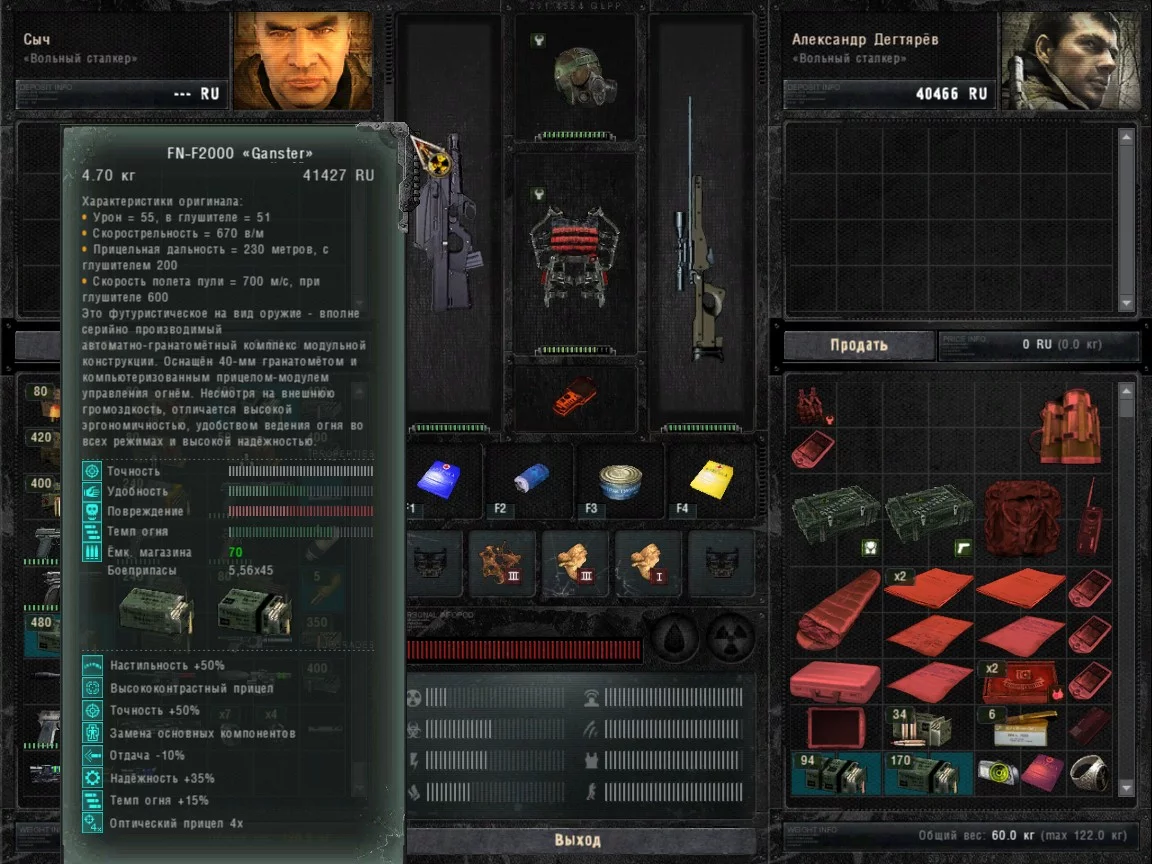Pick the large tan backpack item
Image resolution: width=1152 pixels, height=864 pixels.
(x=1070, y=428)
